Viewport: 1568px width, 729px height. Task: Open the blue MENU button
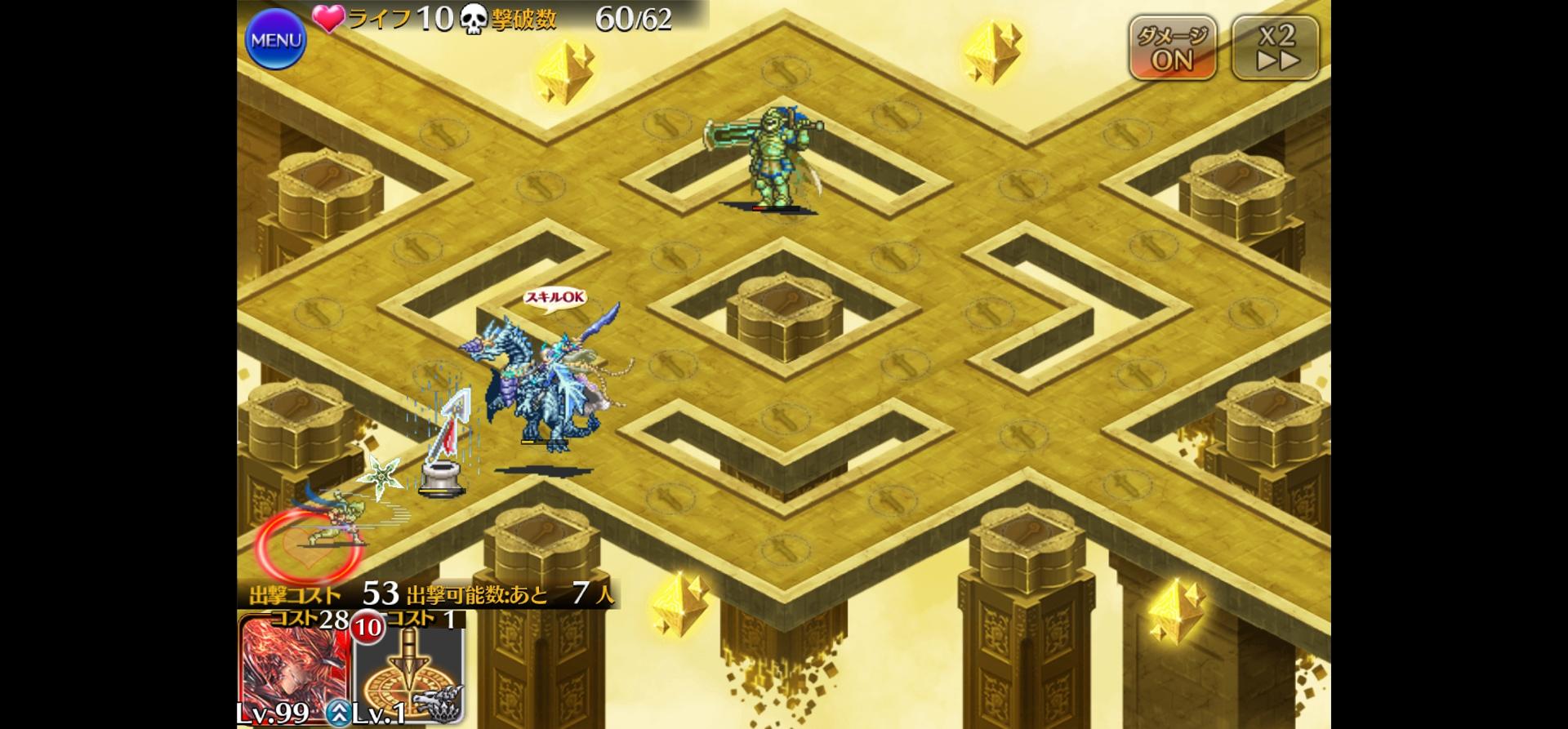[275, 39]
